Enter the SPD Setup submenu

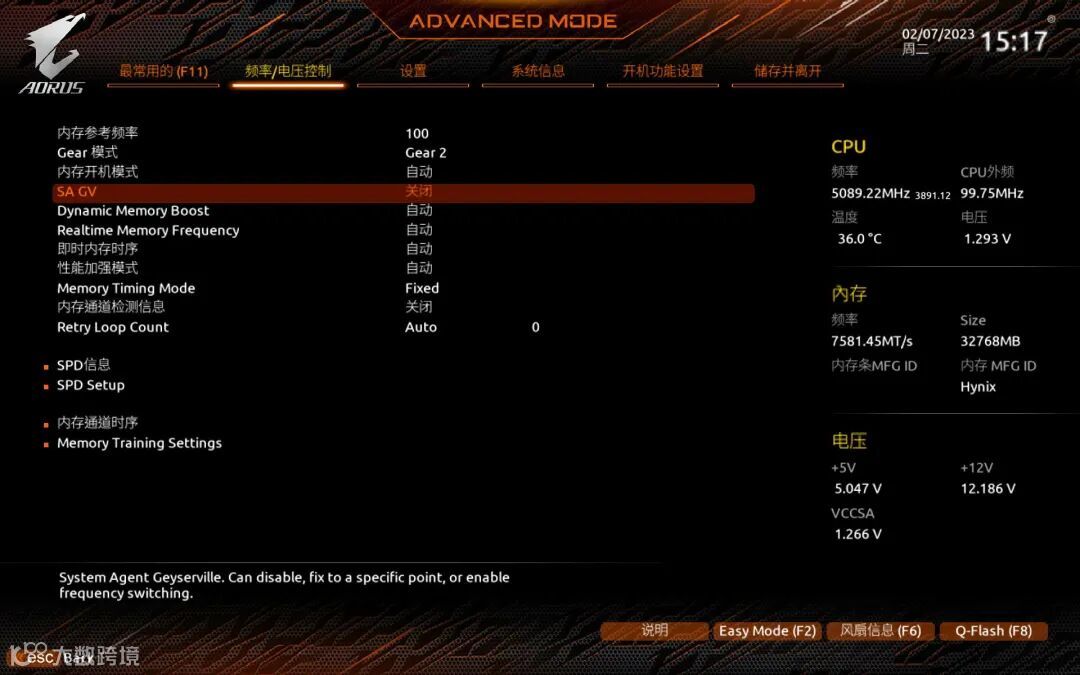point(90,385)
